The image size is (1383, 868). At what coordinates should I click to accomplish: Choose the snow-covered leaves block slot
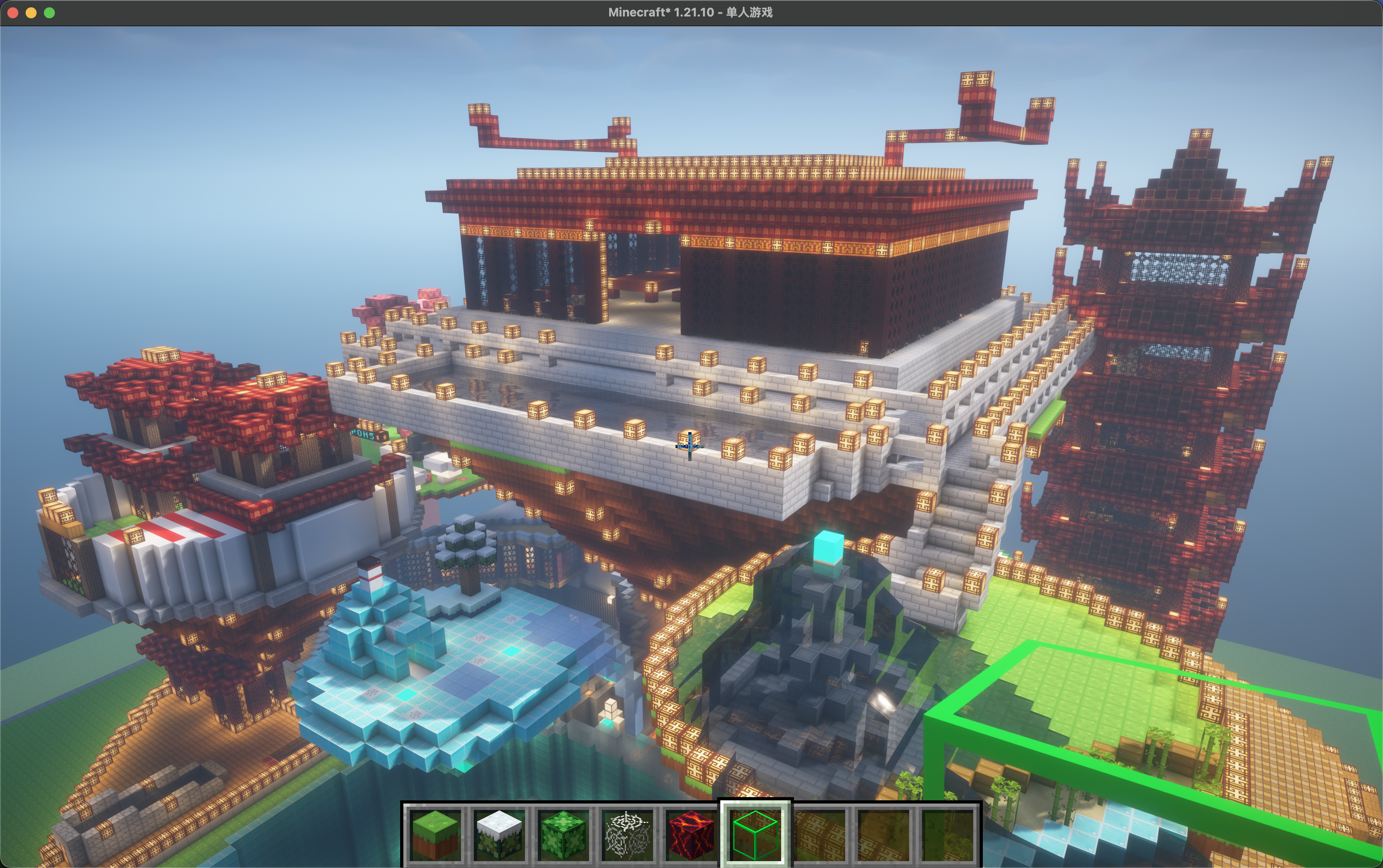coord(499,834)
